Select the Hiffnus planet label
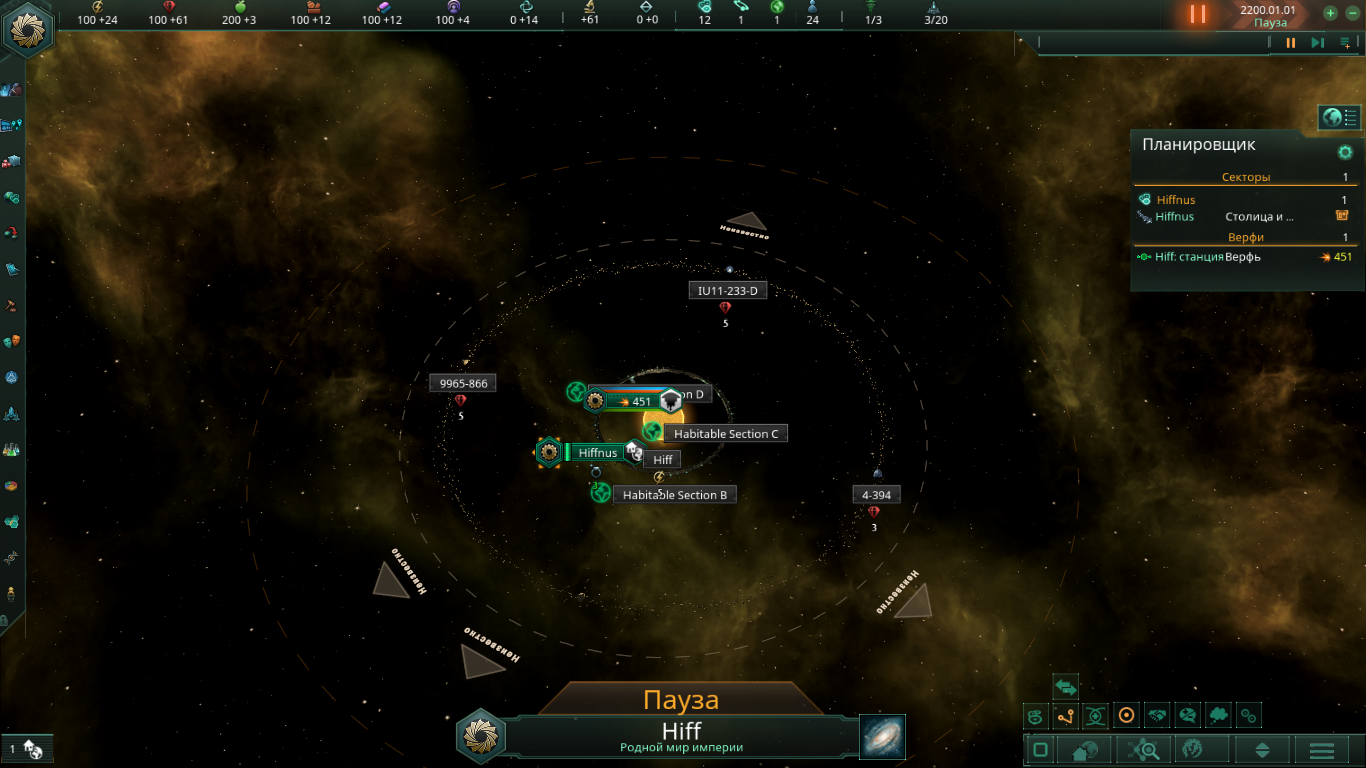 598,453
